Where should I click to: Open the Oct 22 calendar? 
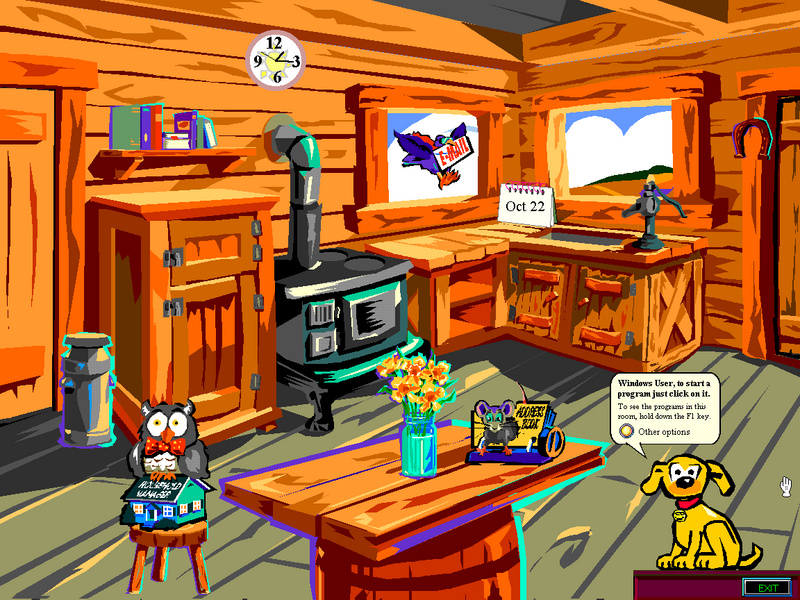[526, 205]
